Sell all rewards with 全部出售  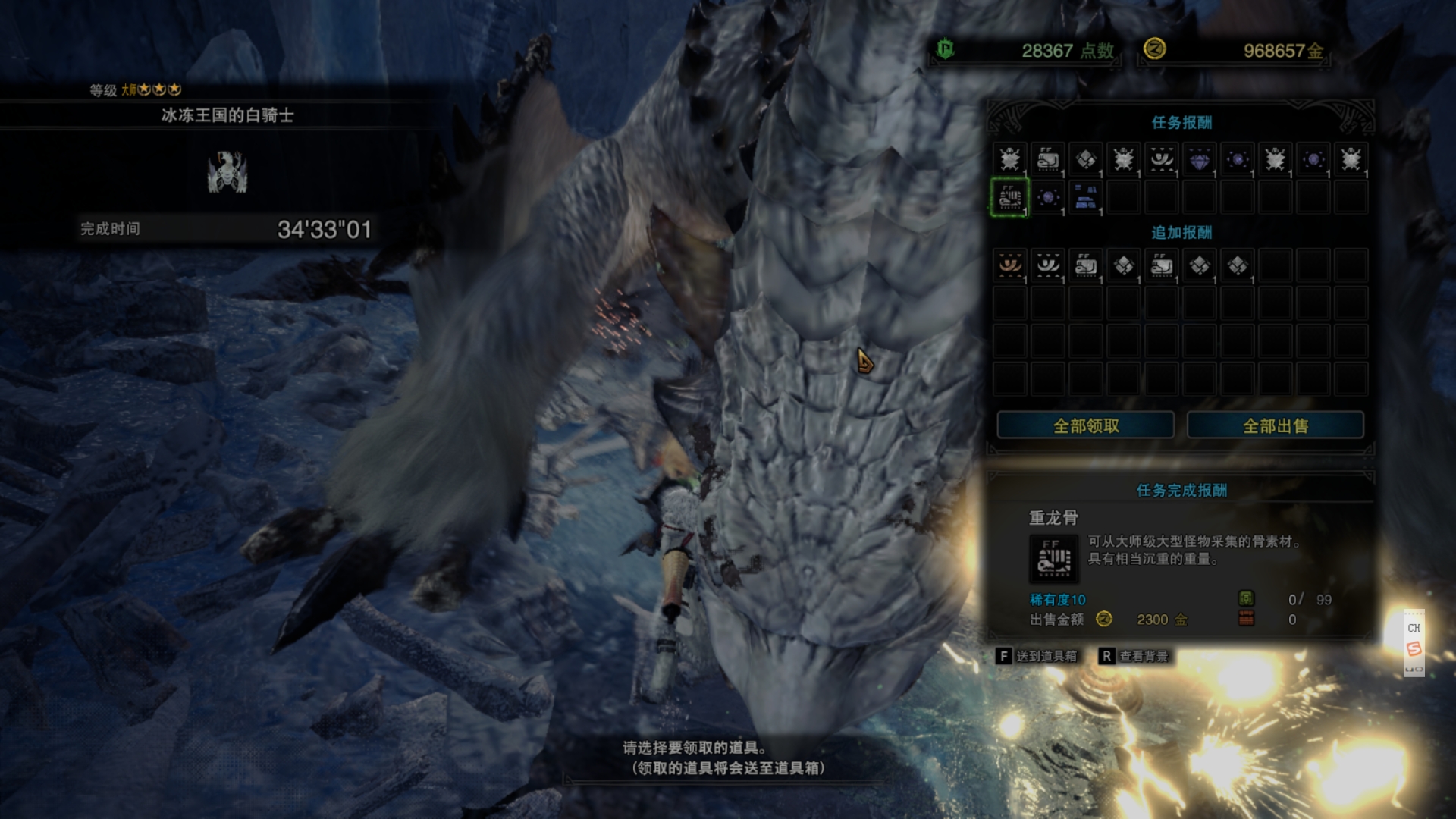1275,425
